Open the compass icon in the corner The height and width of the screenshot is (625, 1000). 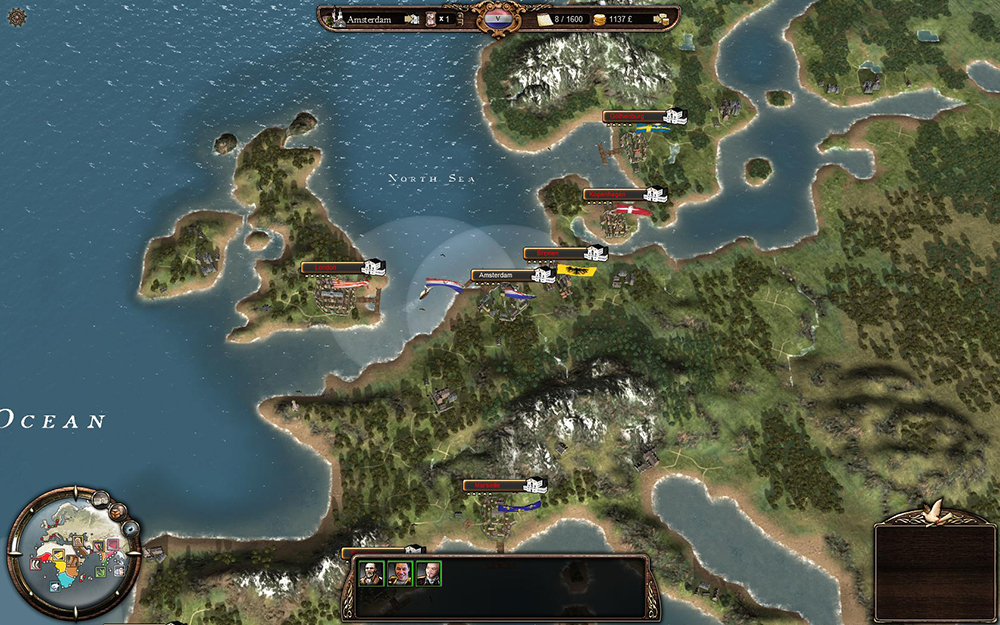16,16
